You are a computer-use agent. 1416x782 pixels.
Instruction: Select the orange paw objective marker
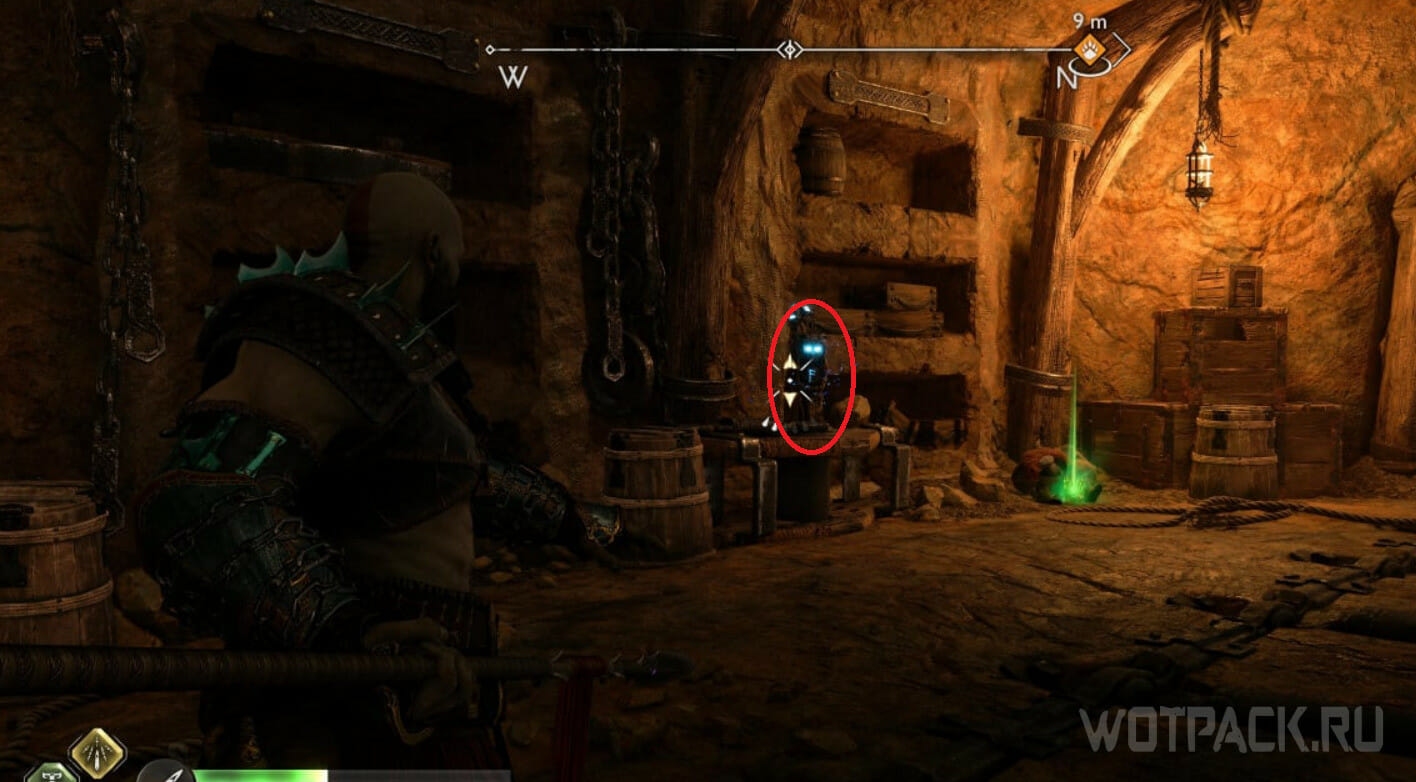point(1088,48)
